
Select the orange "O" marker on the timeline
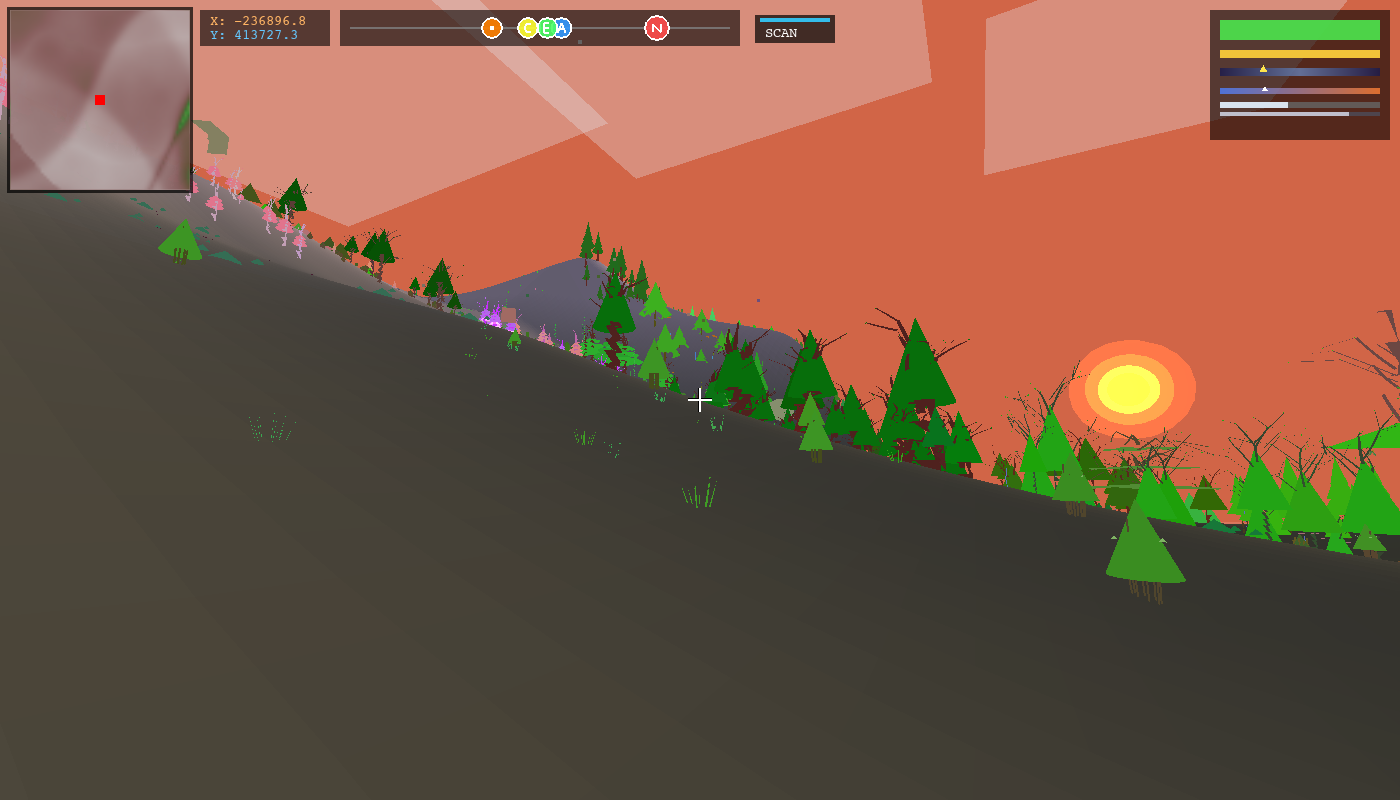click(x=490, y=29)
